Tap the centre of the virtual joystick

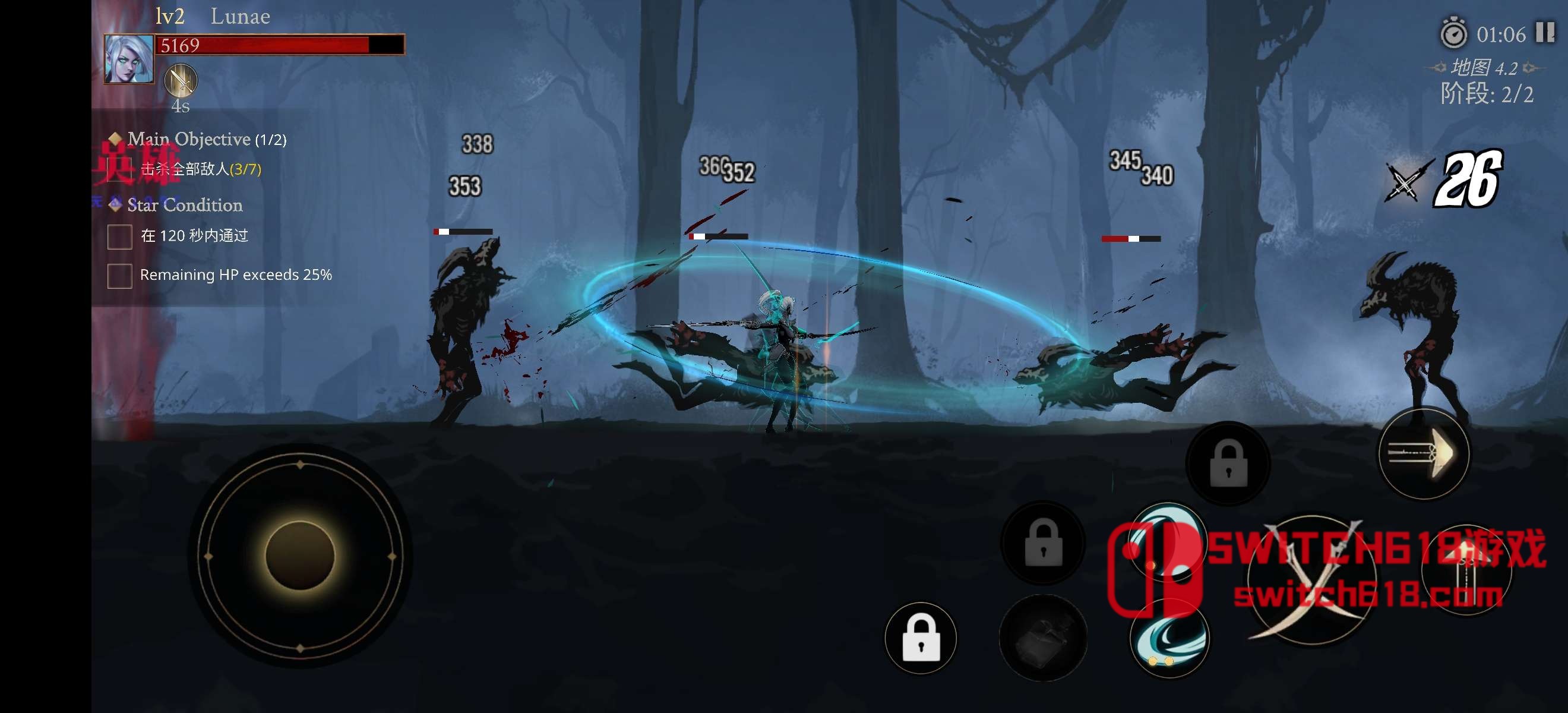(300, 556)
